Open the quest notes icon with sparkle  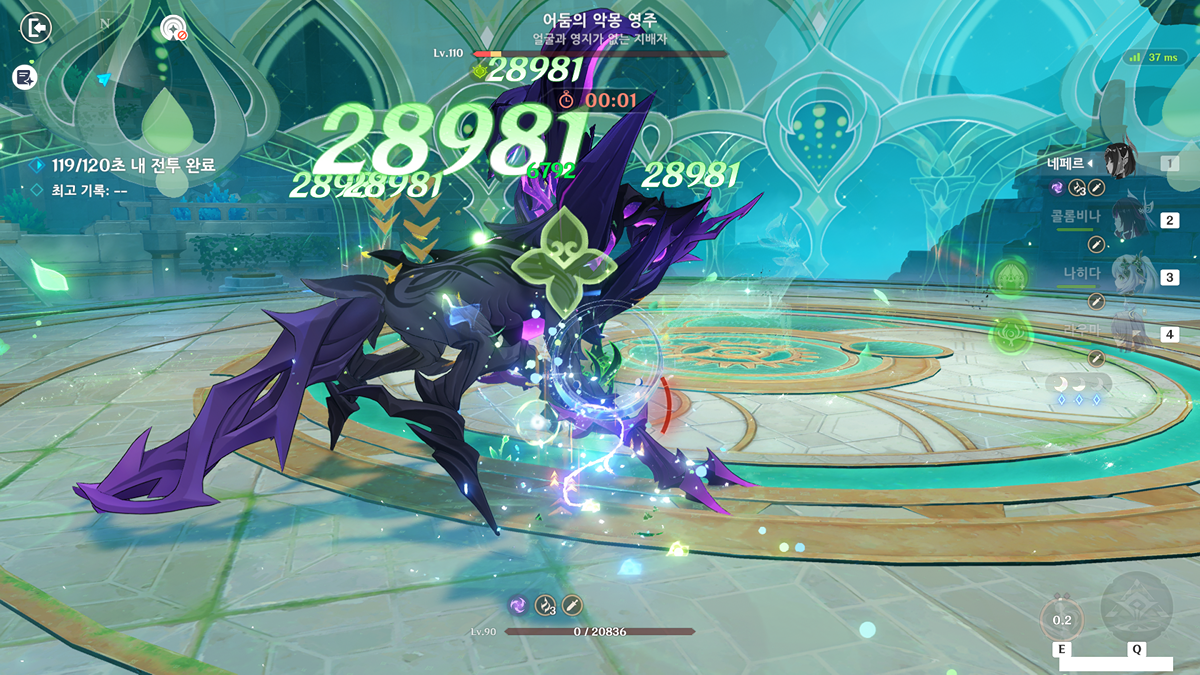(x=25, y=77)
